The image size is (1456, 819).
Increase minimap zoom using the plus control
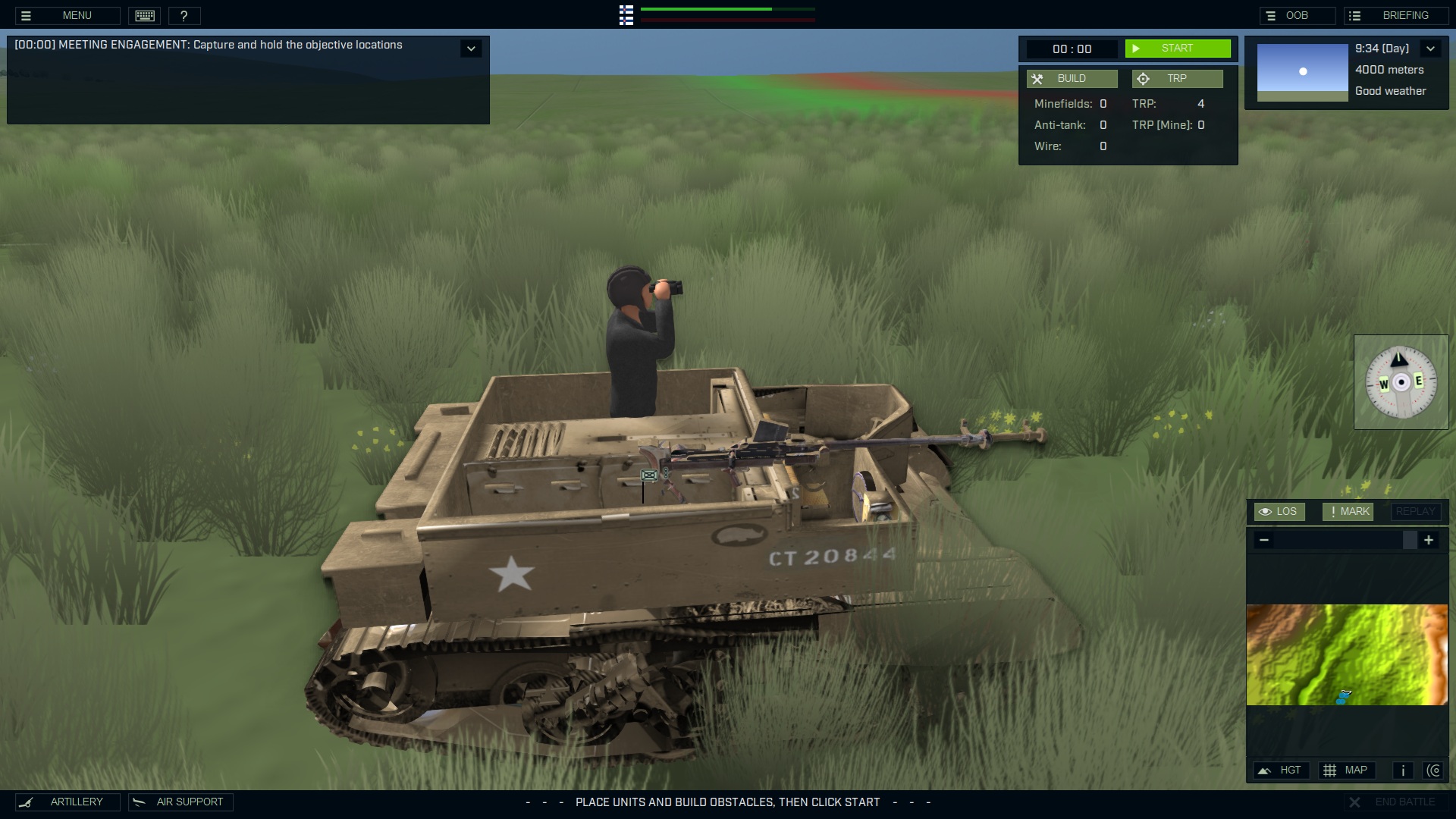1429,540
